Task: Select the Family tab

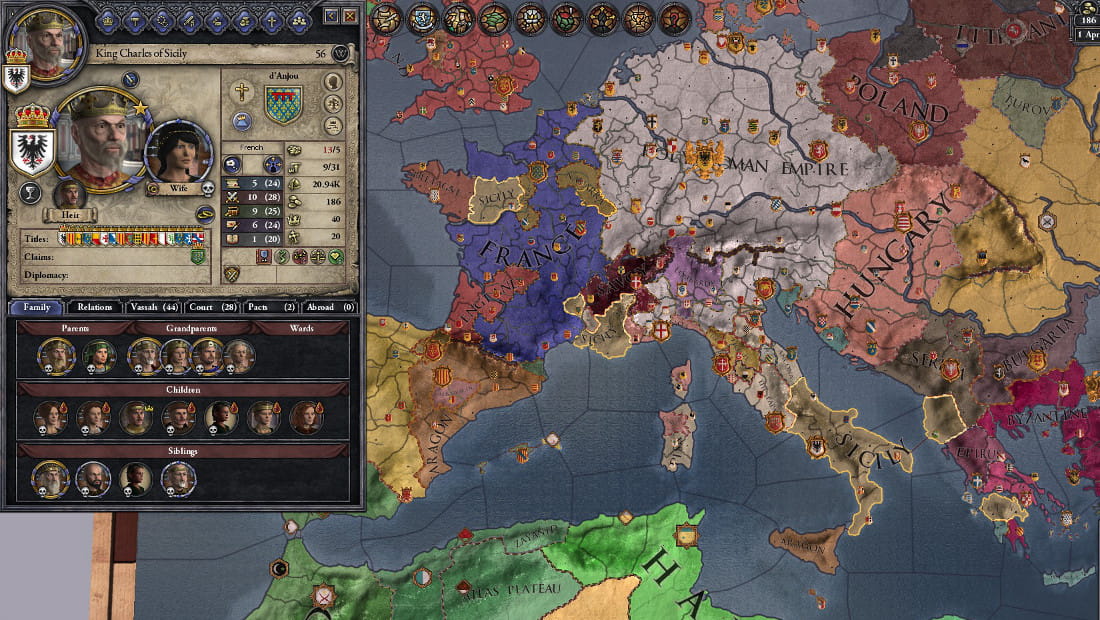Action: [36, 307]
